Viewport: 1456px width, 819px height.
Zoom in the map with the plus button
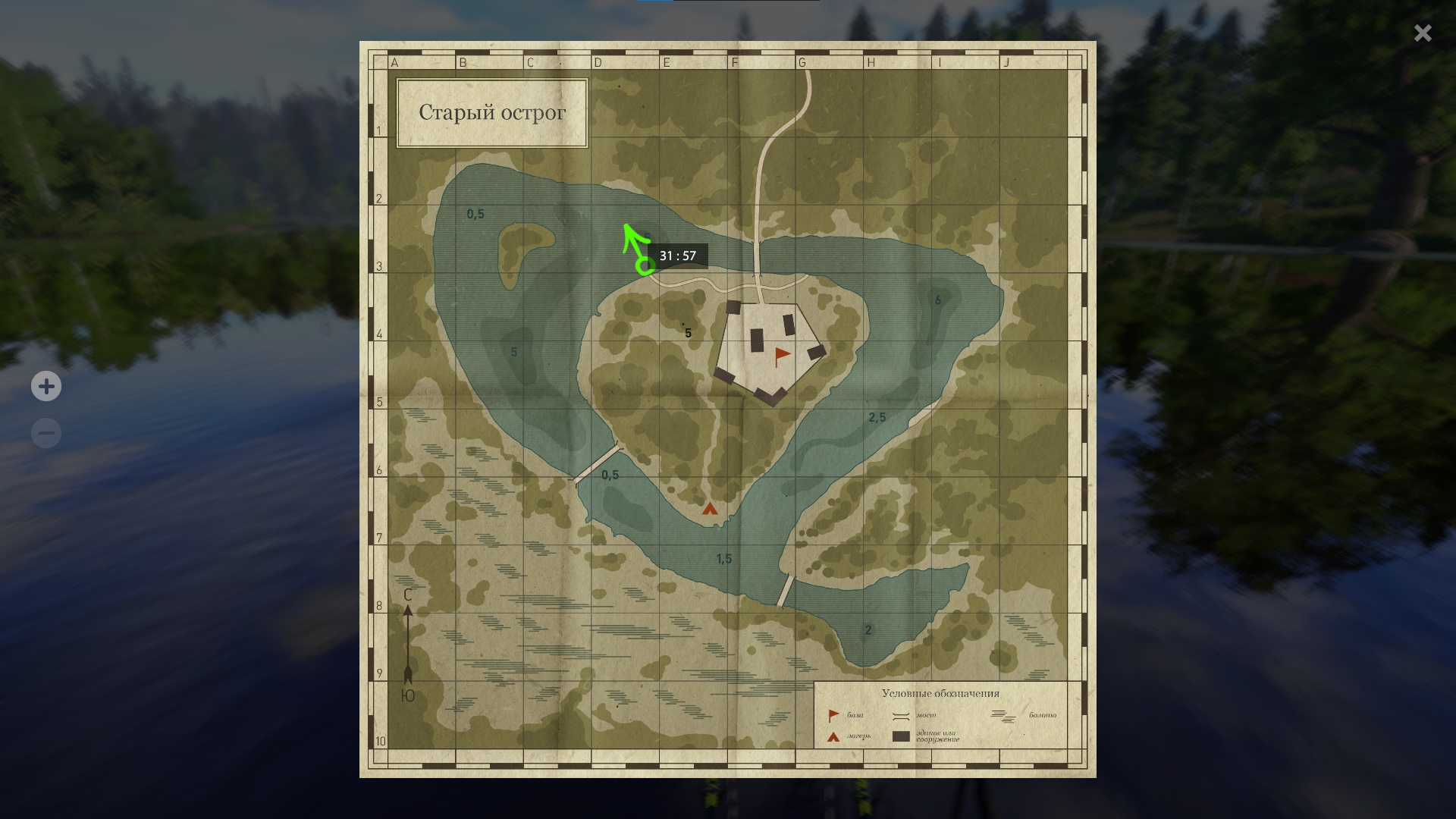pyautogui.click(x=46, y=387)
